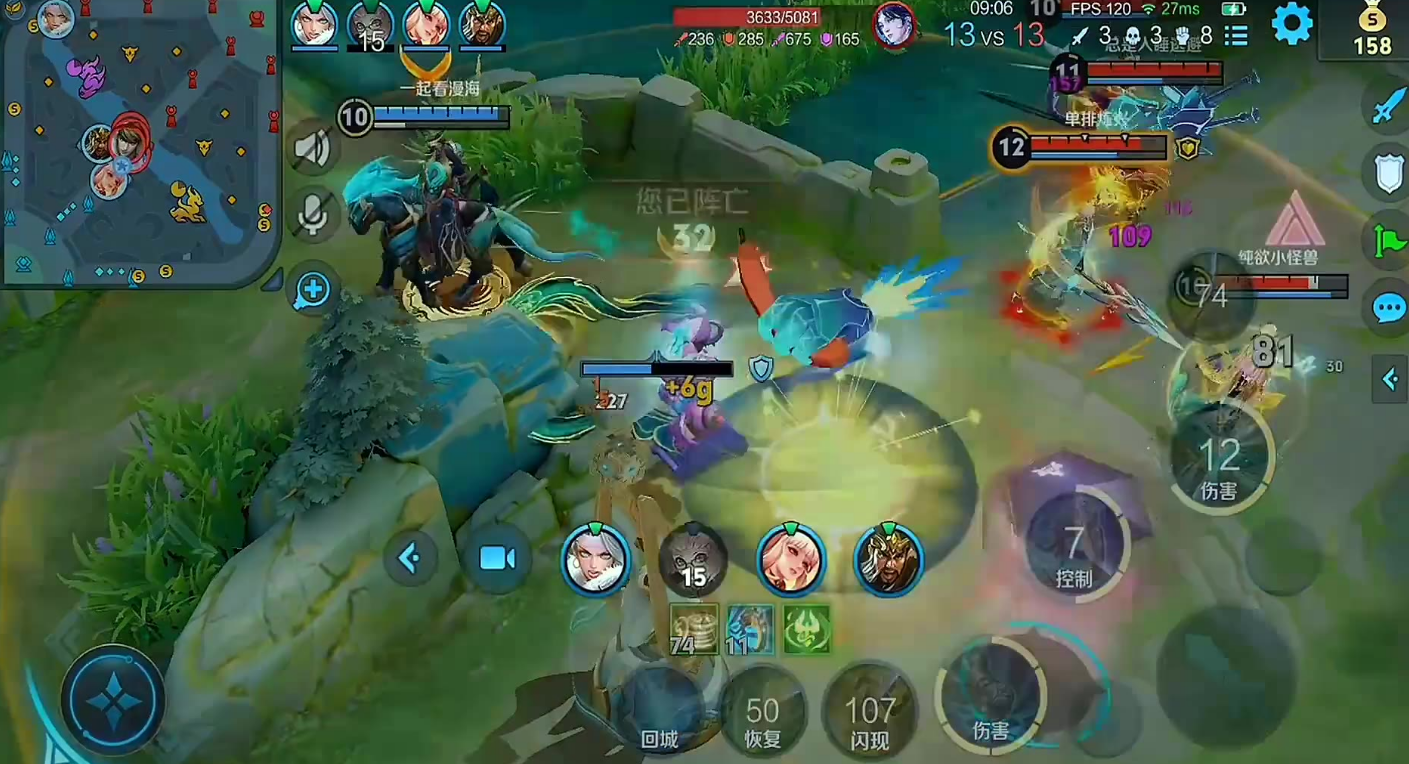Image resolution: width=1409 pixels, height=764 pixels.
Task: Click the blue plus button beside minimap
Action: click(x=312, y=290)
